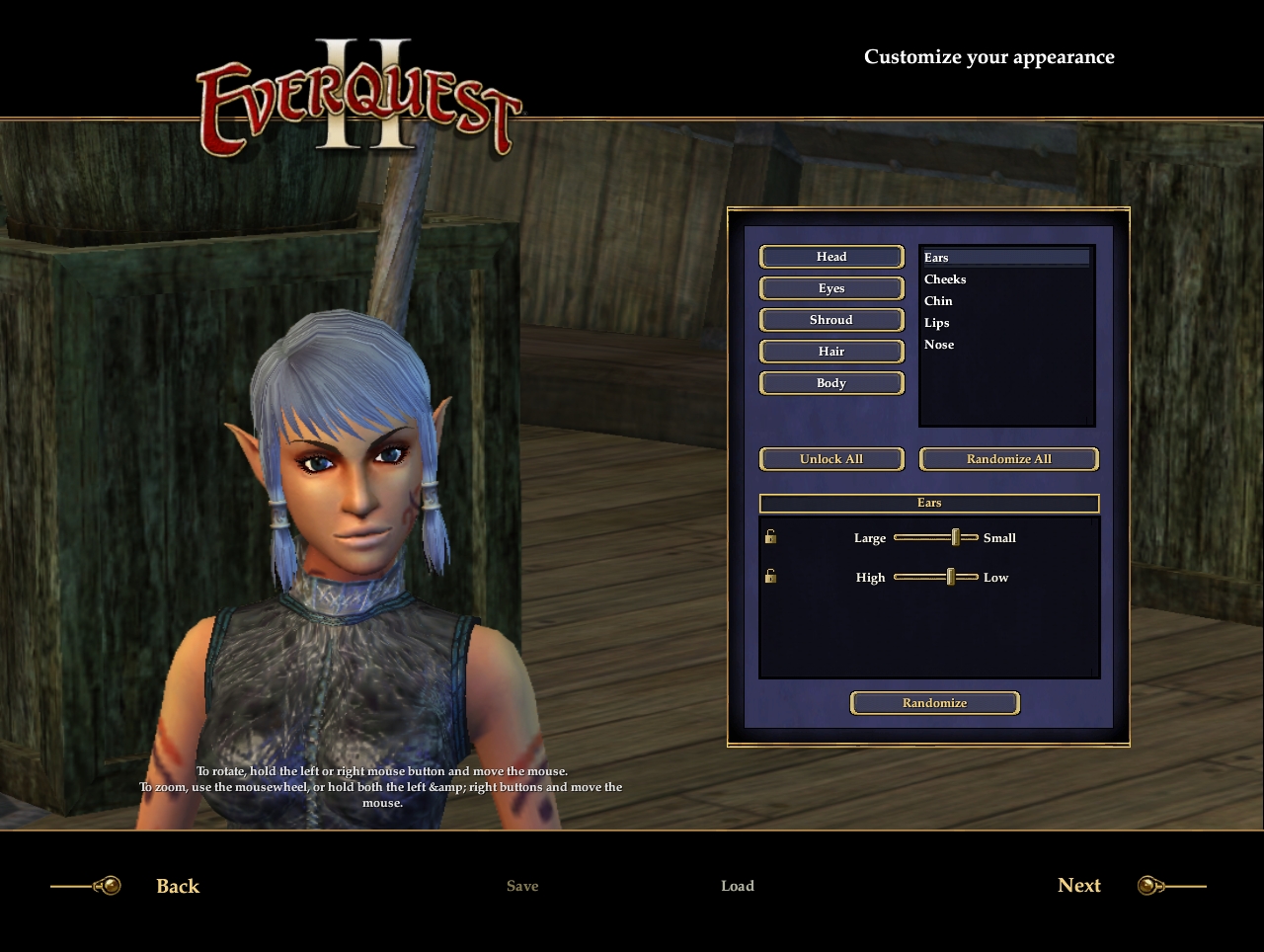This screenshot has width=1264, height=952.
Task: Click the Randomize button below sliders
Action: pos(934,703)
